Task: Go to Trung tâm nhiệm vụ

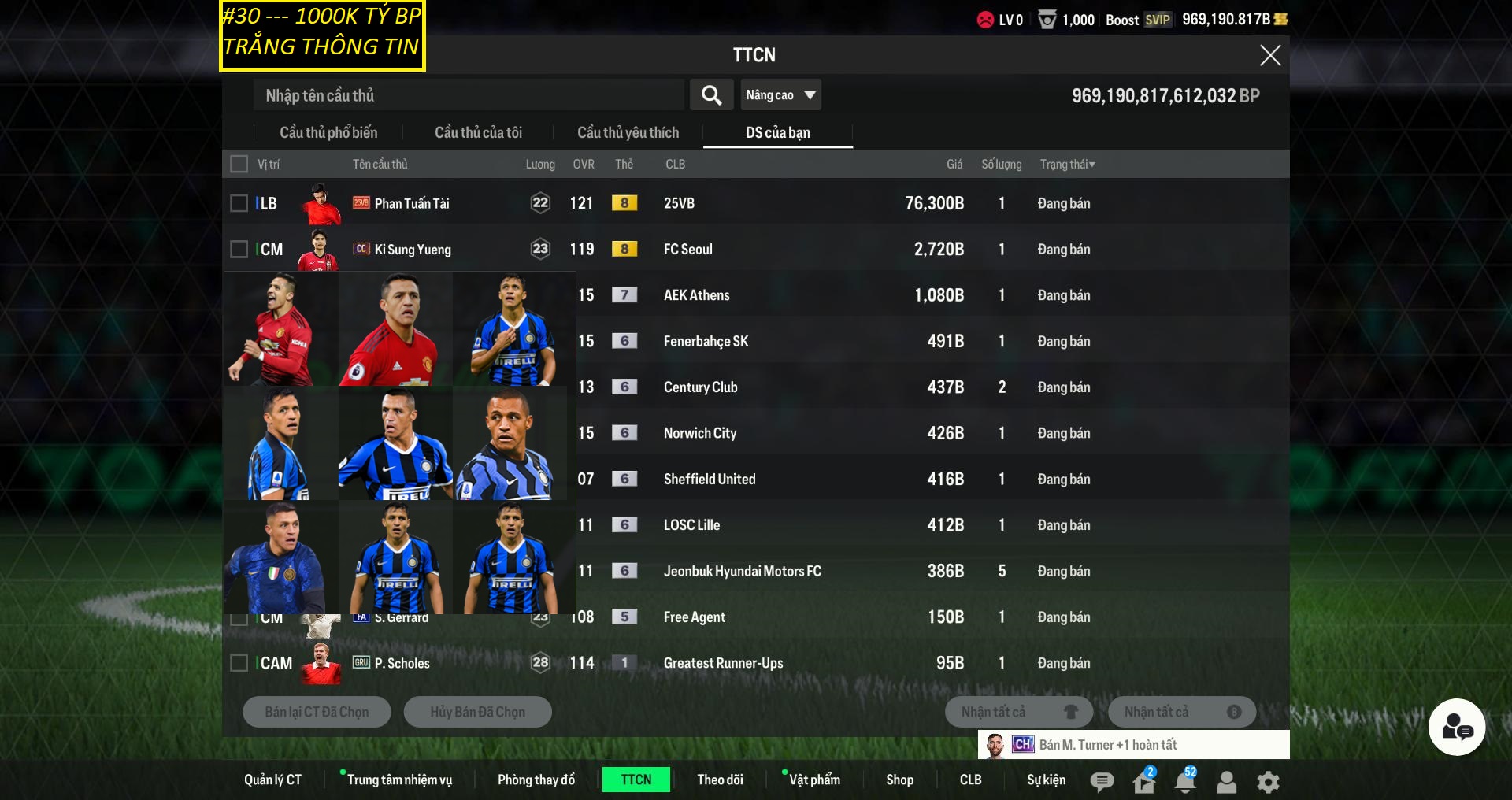Action: (x=399, y=780)
